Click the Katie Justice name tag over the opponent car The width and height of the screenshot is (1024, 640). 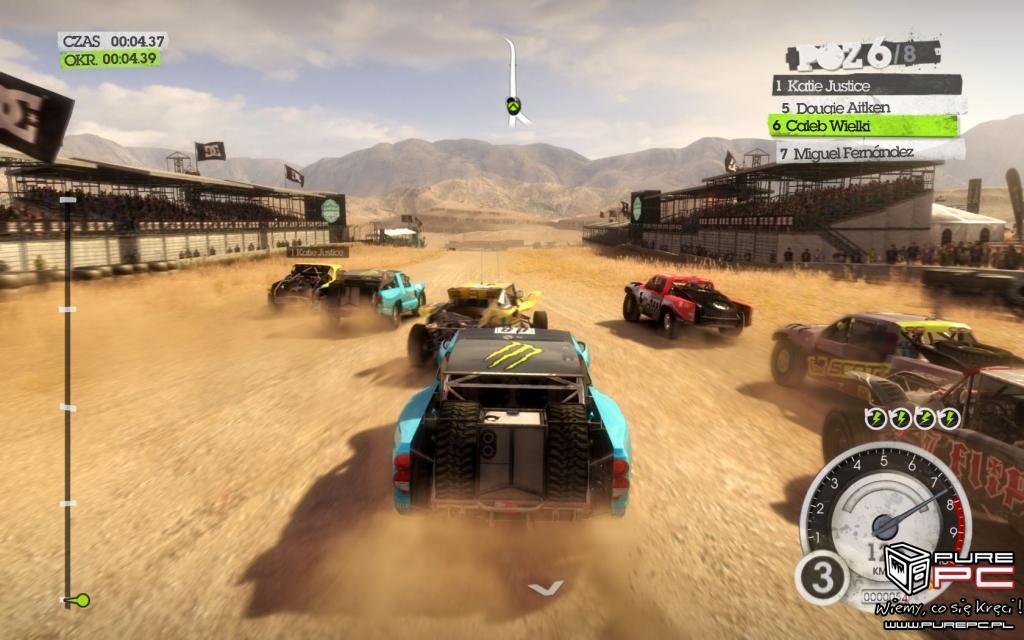pos(317,253)
